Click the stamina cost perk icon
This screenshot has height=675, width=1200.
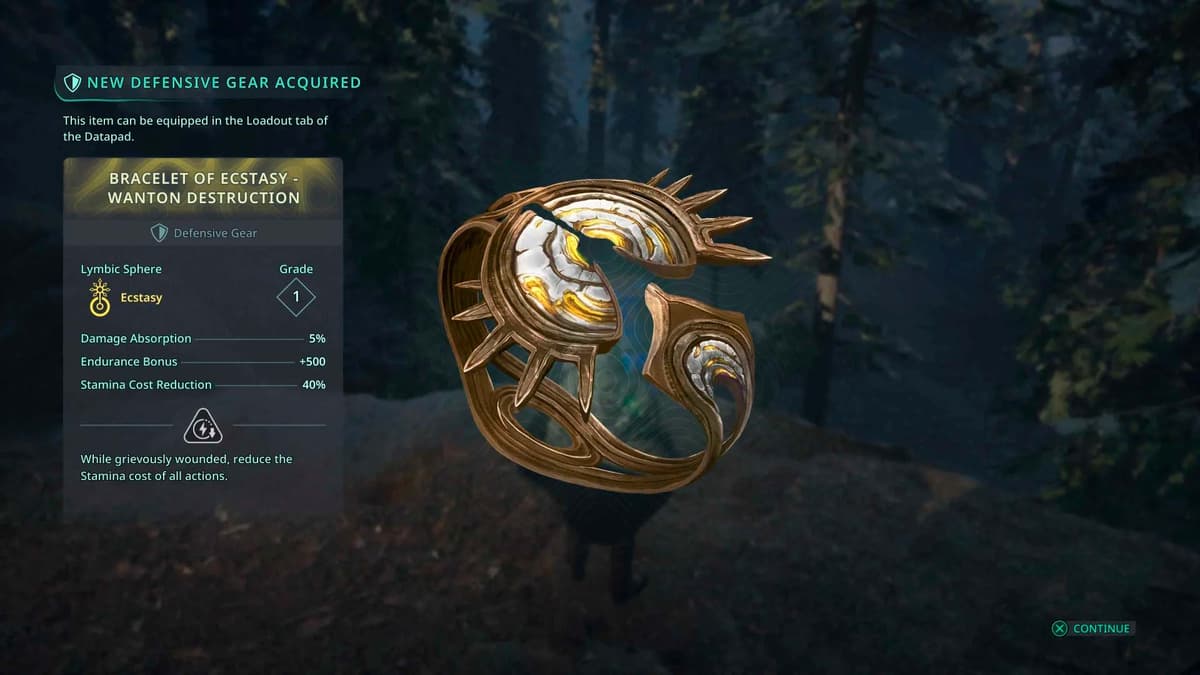pyautogui.click(x=203, y=426)
